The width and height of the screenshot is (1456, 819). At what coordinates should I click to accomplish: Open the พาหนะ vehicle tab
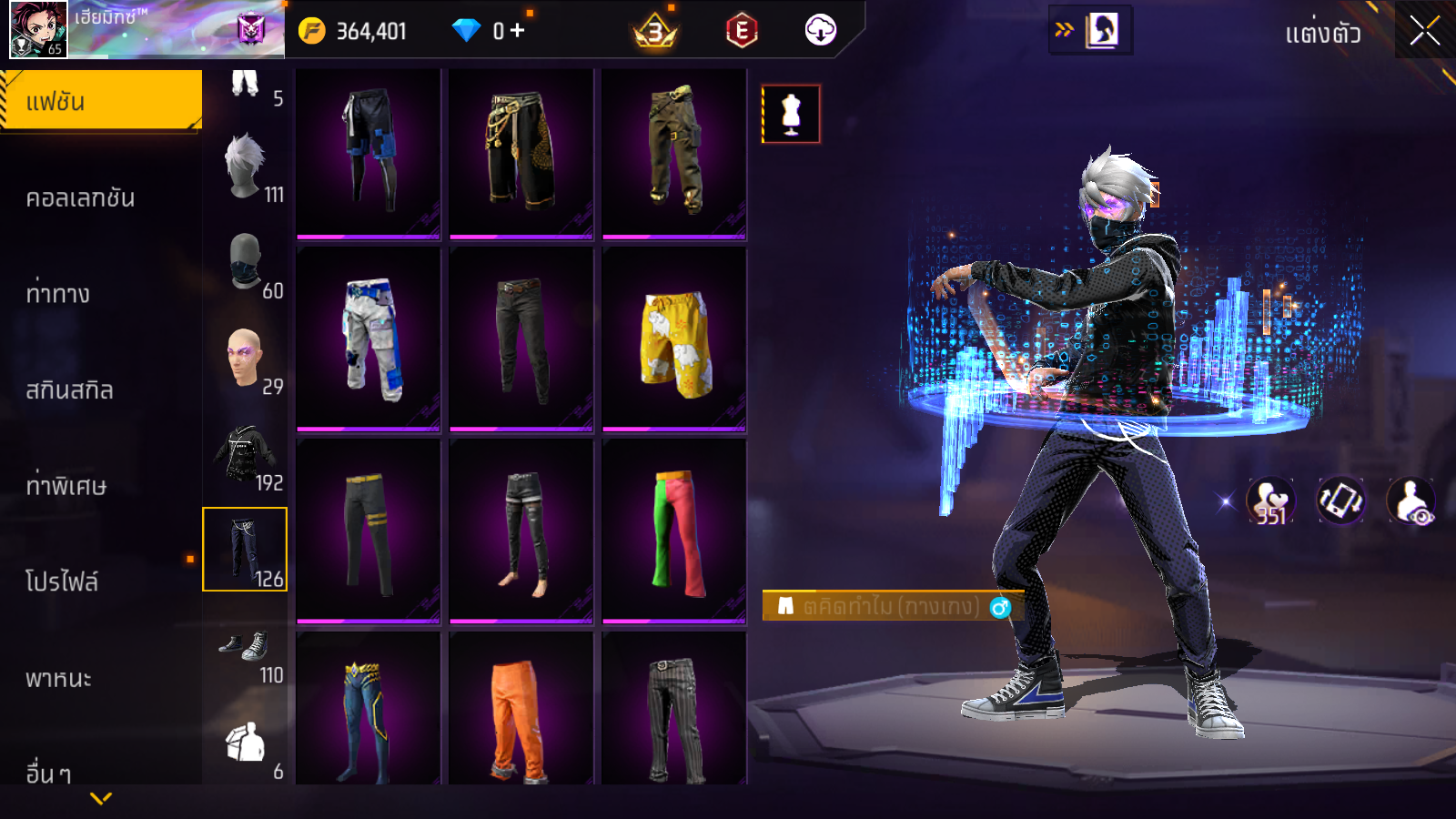[59, 678]
